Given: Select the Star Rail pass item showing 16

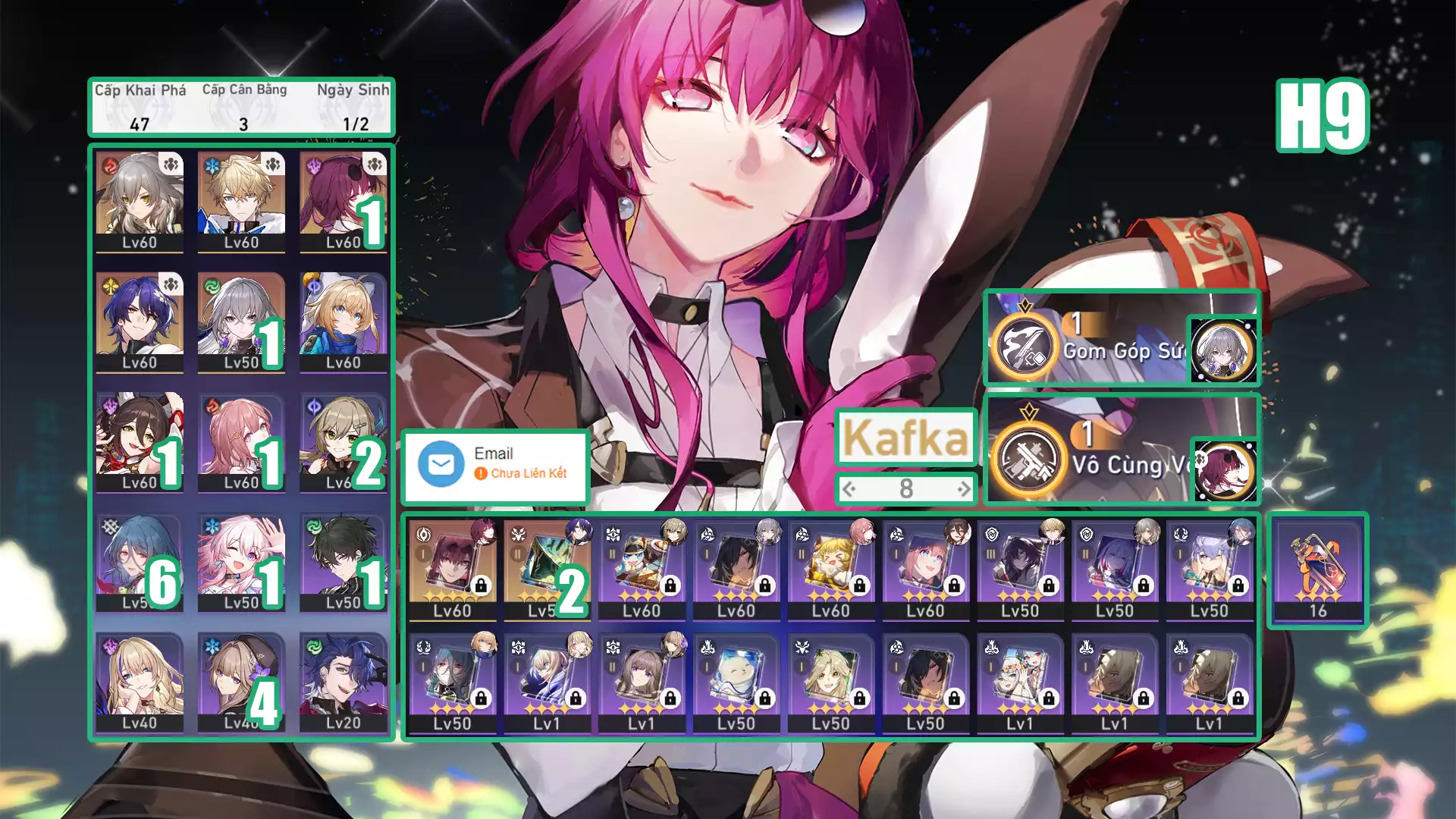Looking at the screenshot, I should click(1318, 570).
